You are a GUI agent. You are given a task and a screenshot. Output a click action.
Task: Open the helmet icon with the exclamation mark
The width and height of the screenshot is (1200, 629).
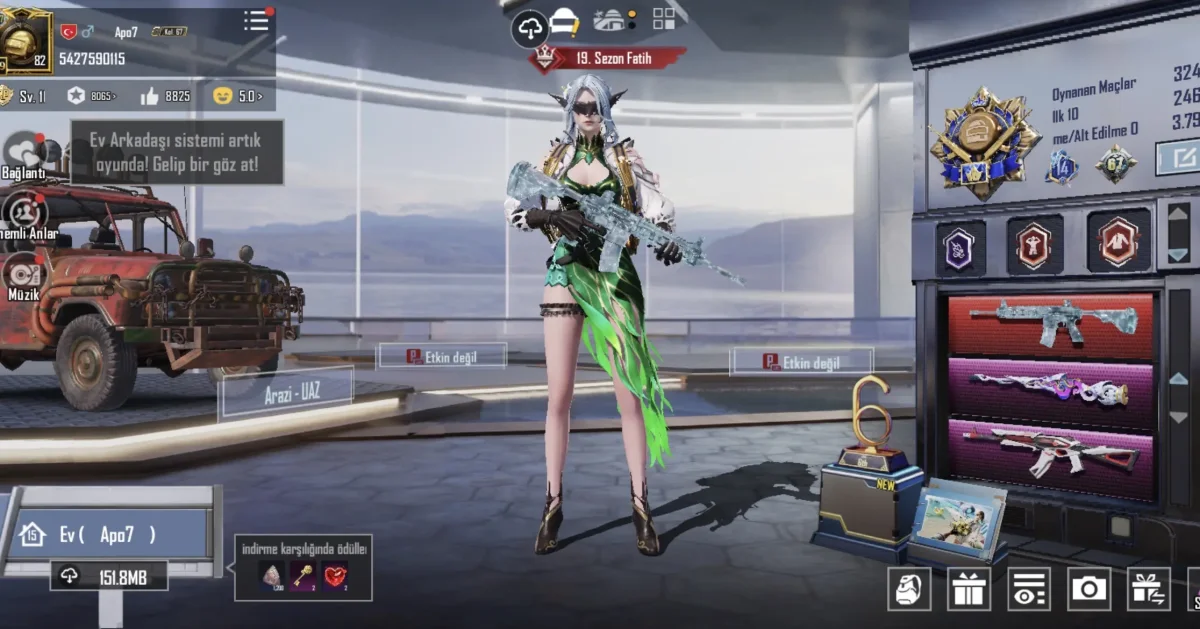pyautogui.click(x=566, y=21)
